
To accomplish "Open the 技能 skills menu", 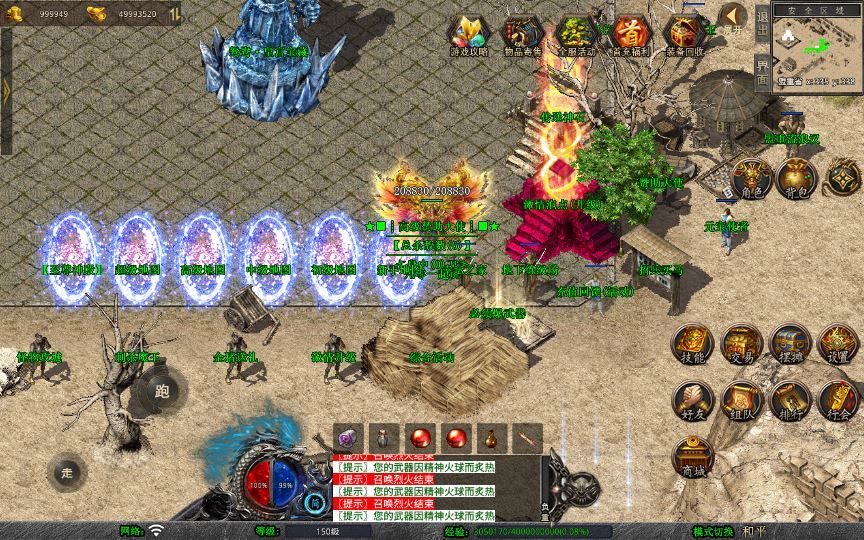I will coord(692,343).
